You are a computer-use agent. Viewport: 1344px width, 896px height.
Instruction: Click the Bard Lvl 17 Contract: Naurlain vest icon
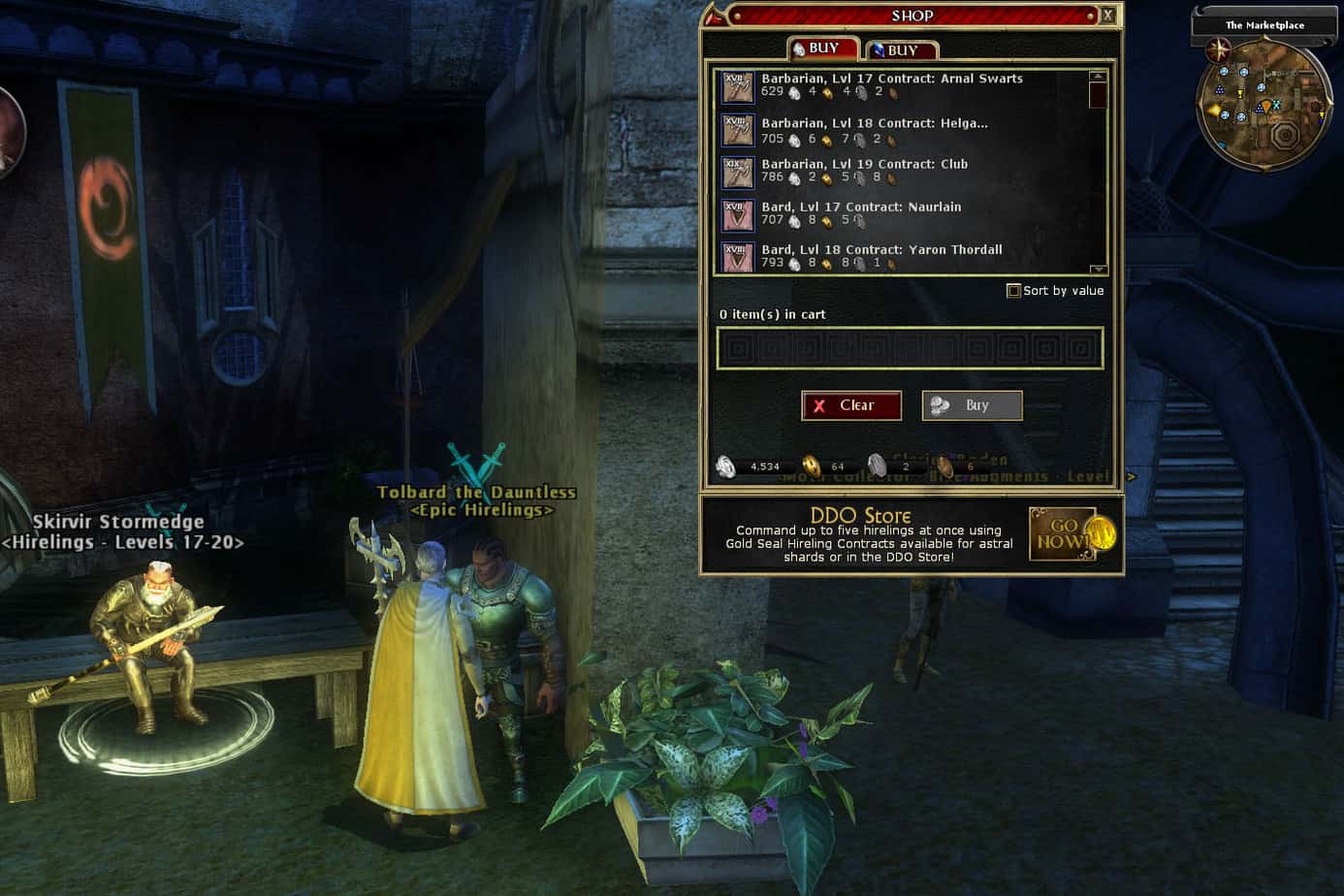(x=737, y=215)
